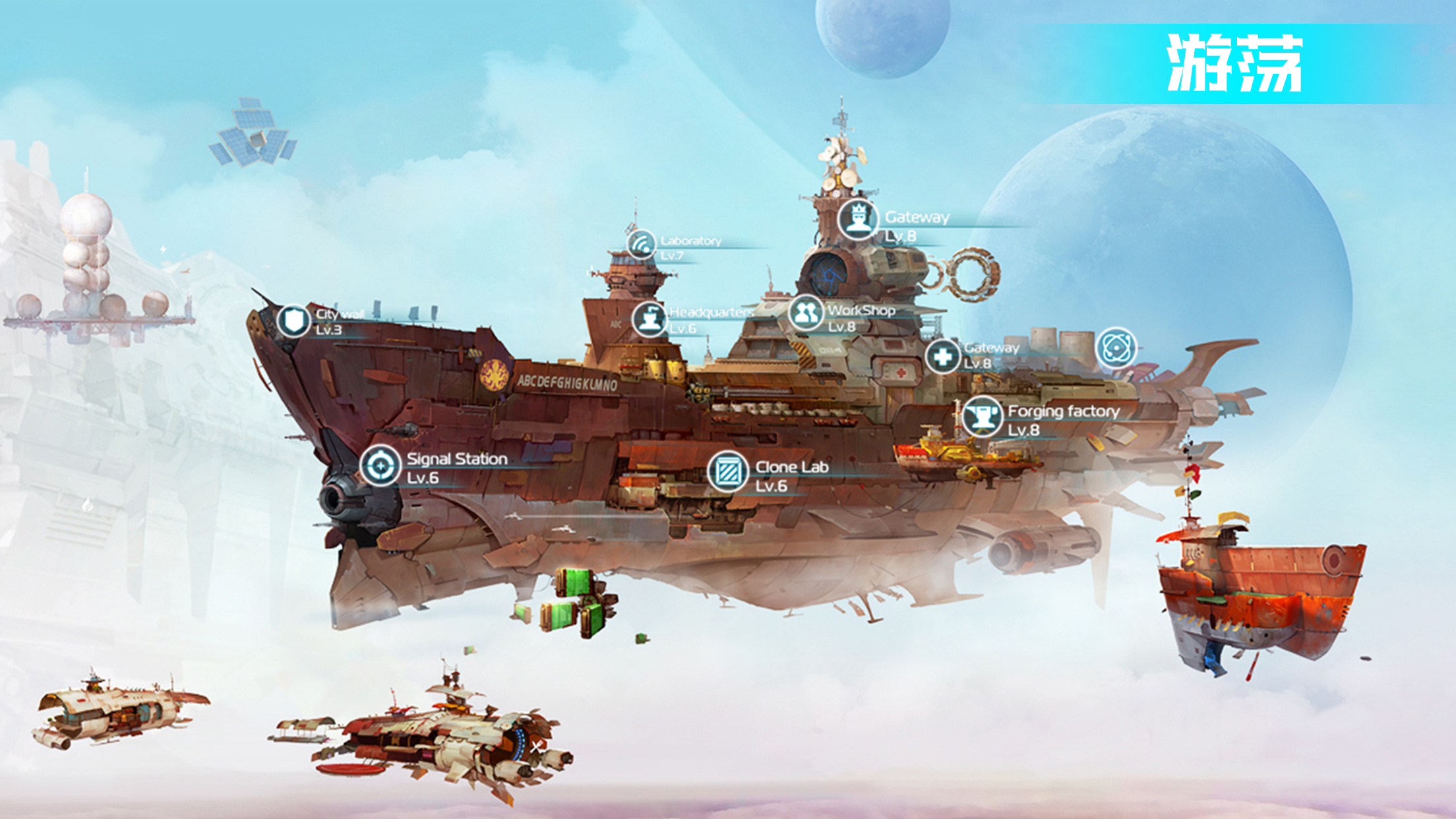Select the Laboratory Lv.7 marker

[641, 245]
